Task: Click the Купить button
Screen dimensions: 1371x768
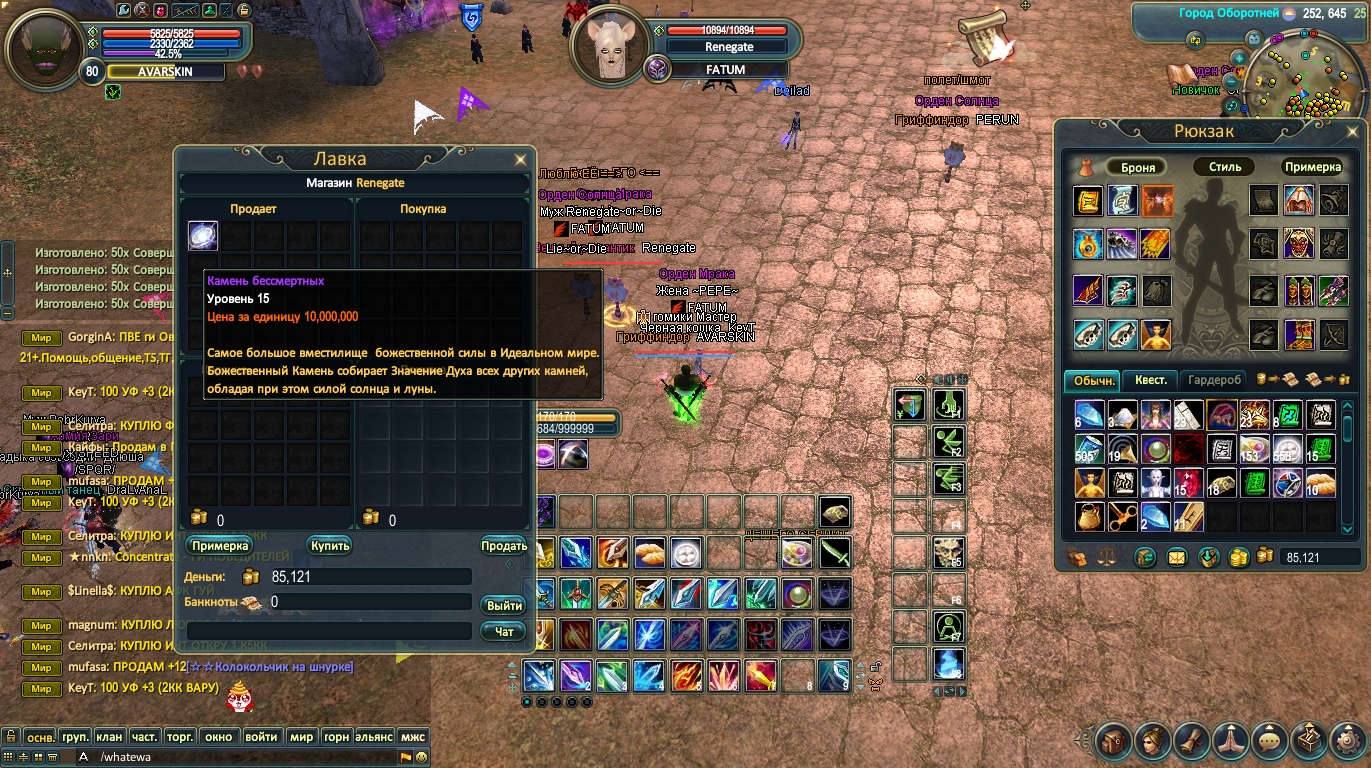Action: pyautogui.click(x=329, y=546)
